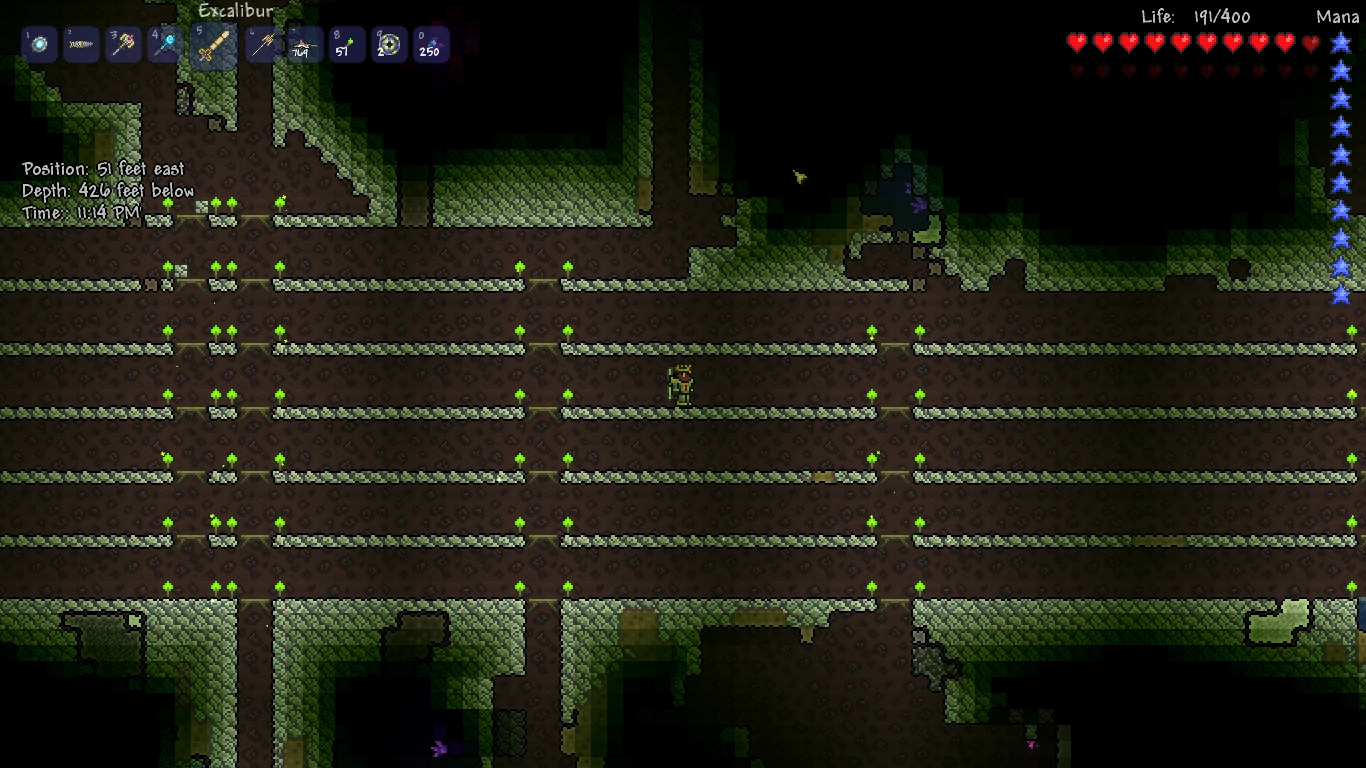The width and height of the screenshot is (1366, 768).
Task: Select the stack of 250 in slot 0
Action: pos(430,45)
